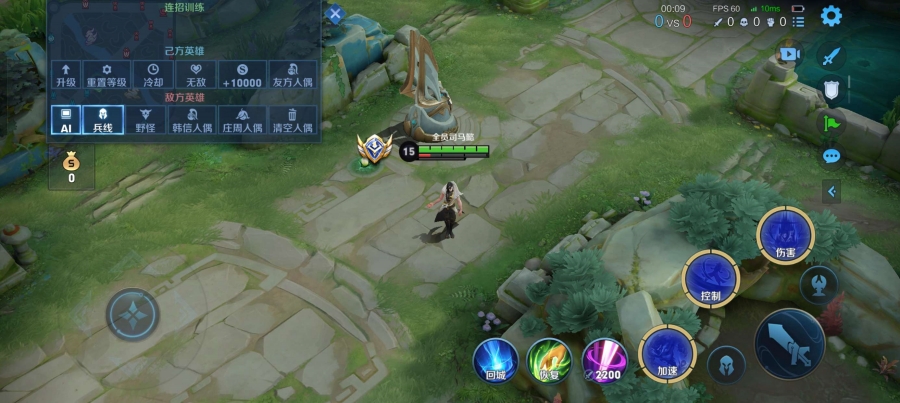Cast the 伤害 damage skill
Screen dimensions: 900x403
(785, 235)
